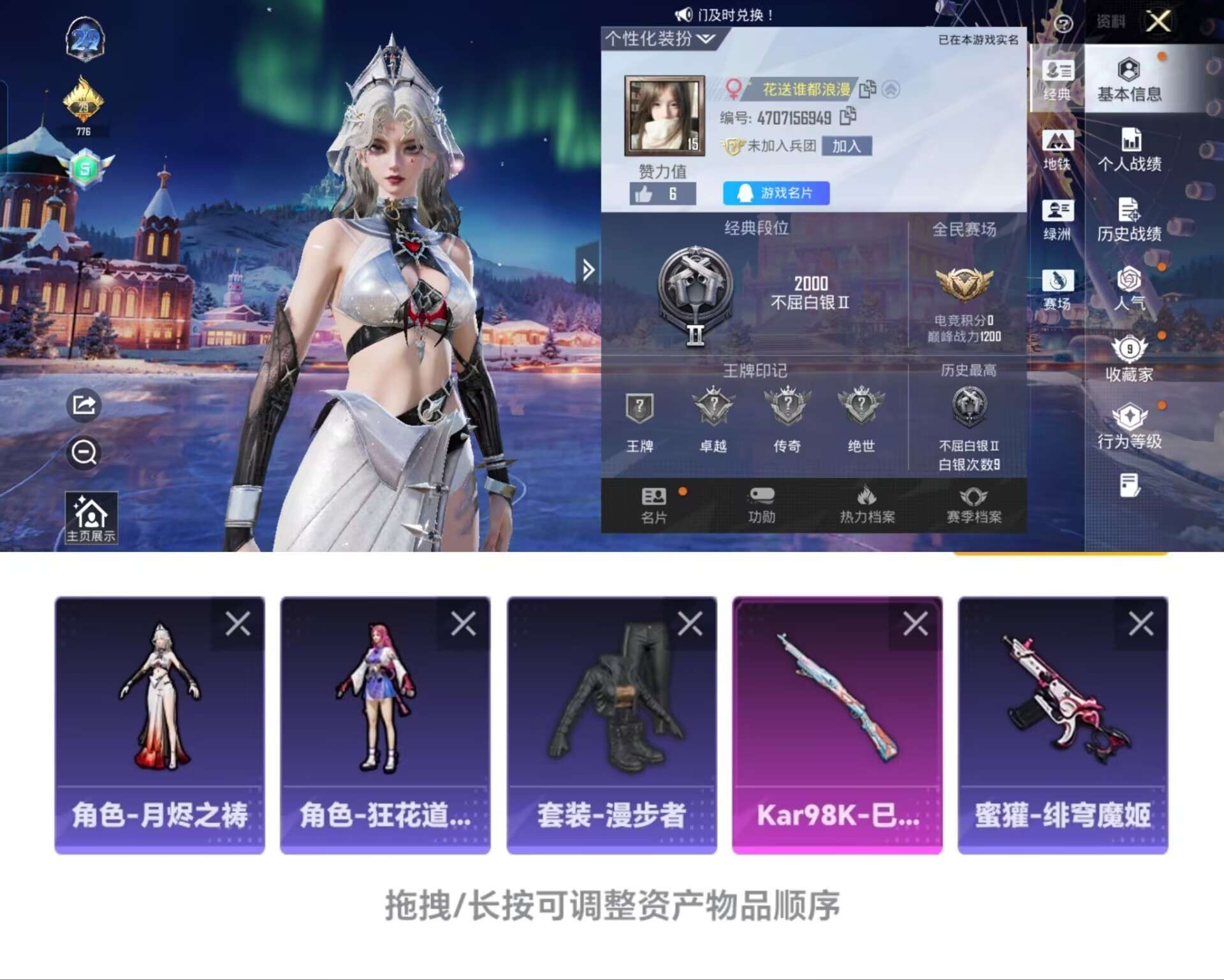
Task: Check the 行为等级 behavior level
Action: click(x=1129, y=428)
